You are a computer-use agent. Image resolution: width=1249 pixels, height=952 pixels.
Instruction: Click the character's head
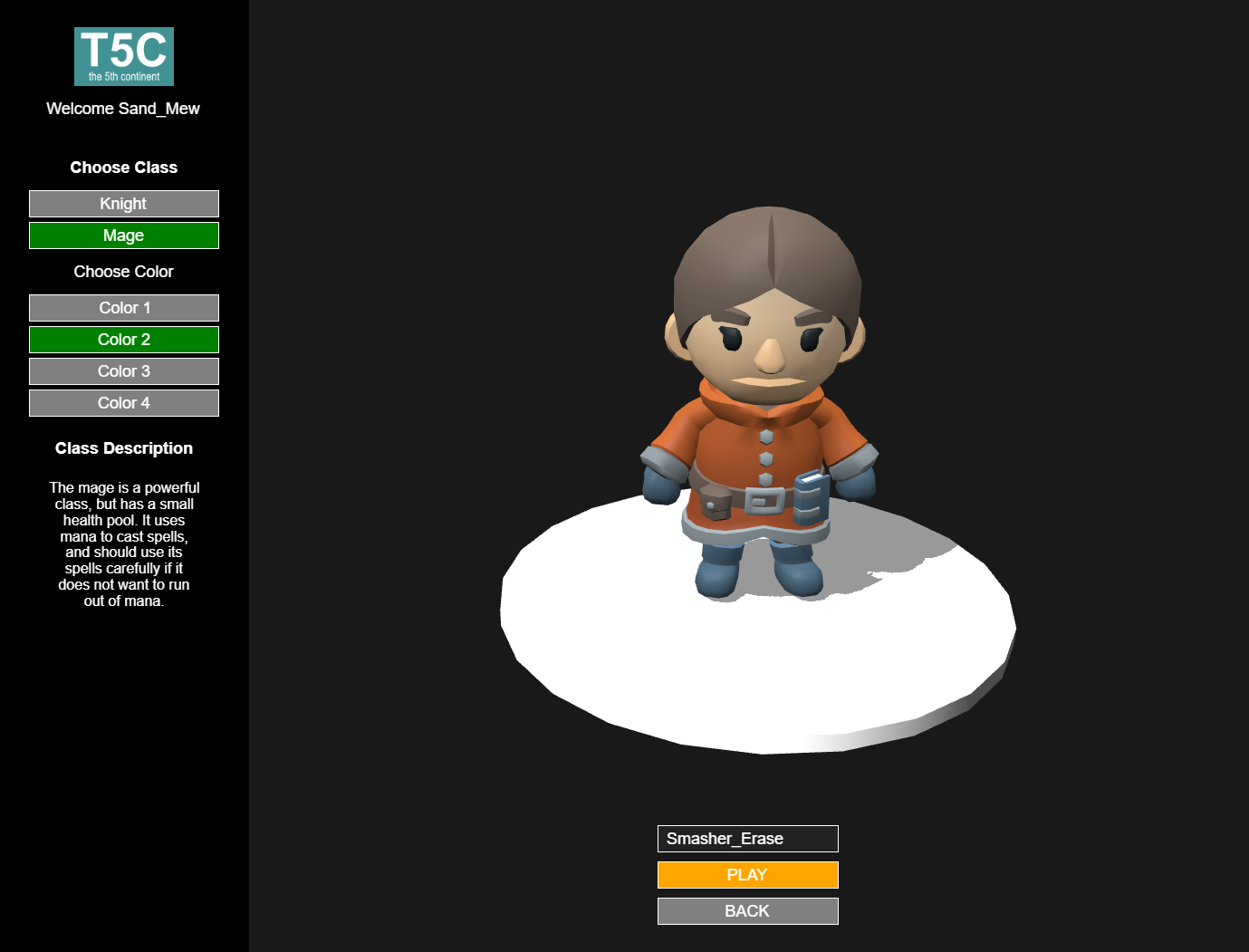click(764, 299)
